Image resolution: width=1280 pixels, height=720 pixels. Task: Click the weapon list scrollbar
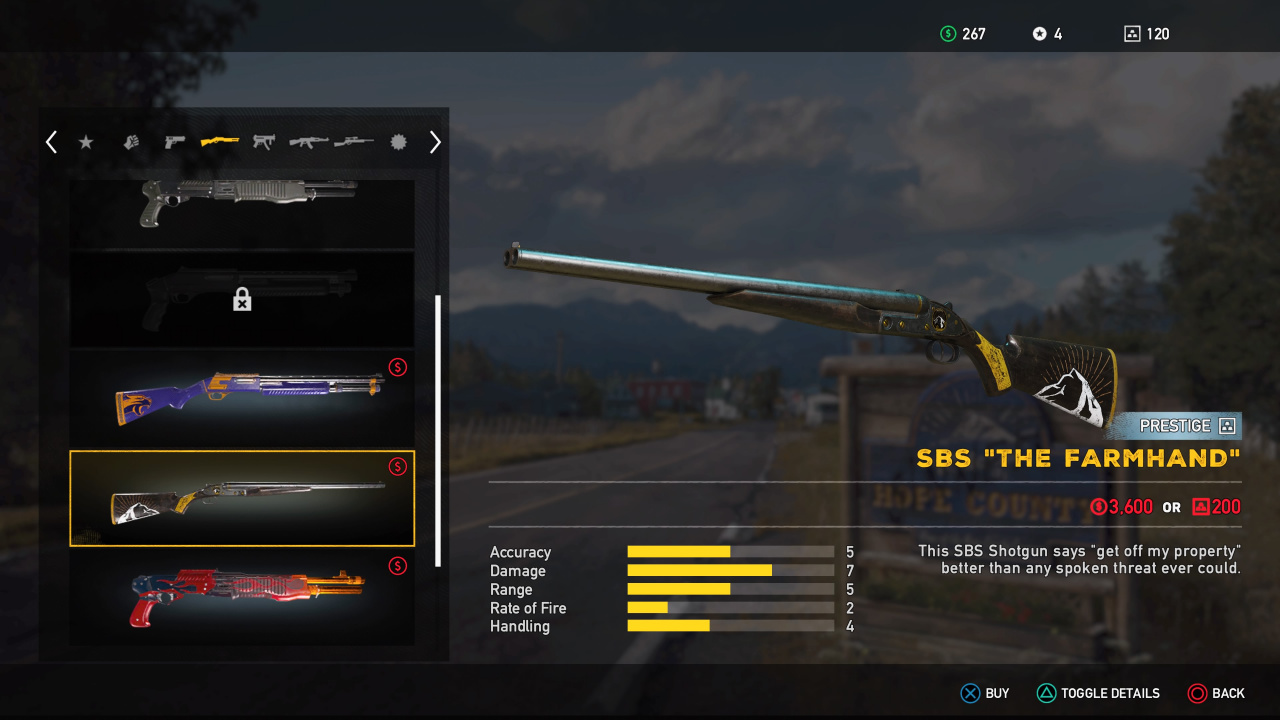[x=438, y=430]
